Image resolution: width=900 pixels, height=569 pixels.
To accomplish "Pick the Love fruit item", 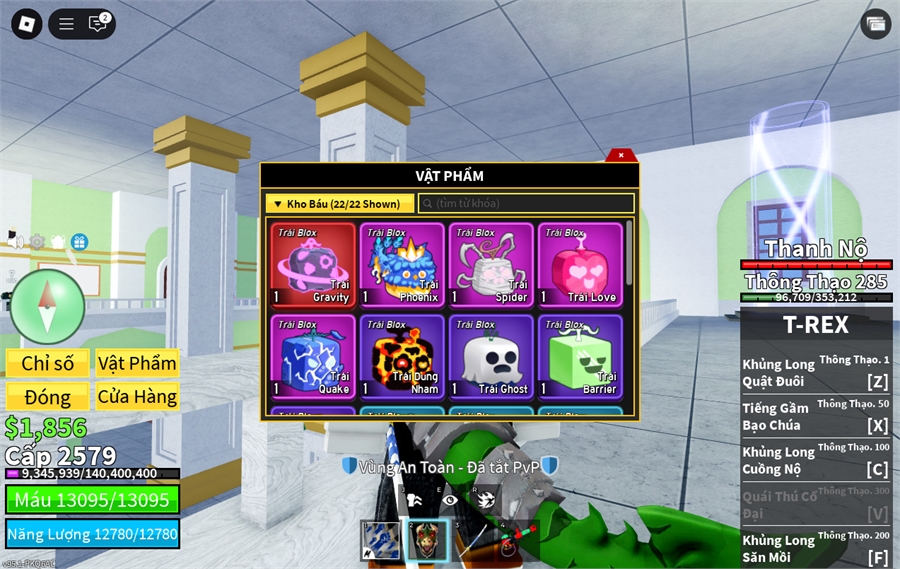I will [580, 265].
